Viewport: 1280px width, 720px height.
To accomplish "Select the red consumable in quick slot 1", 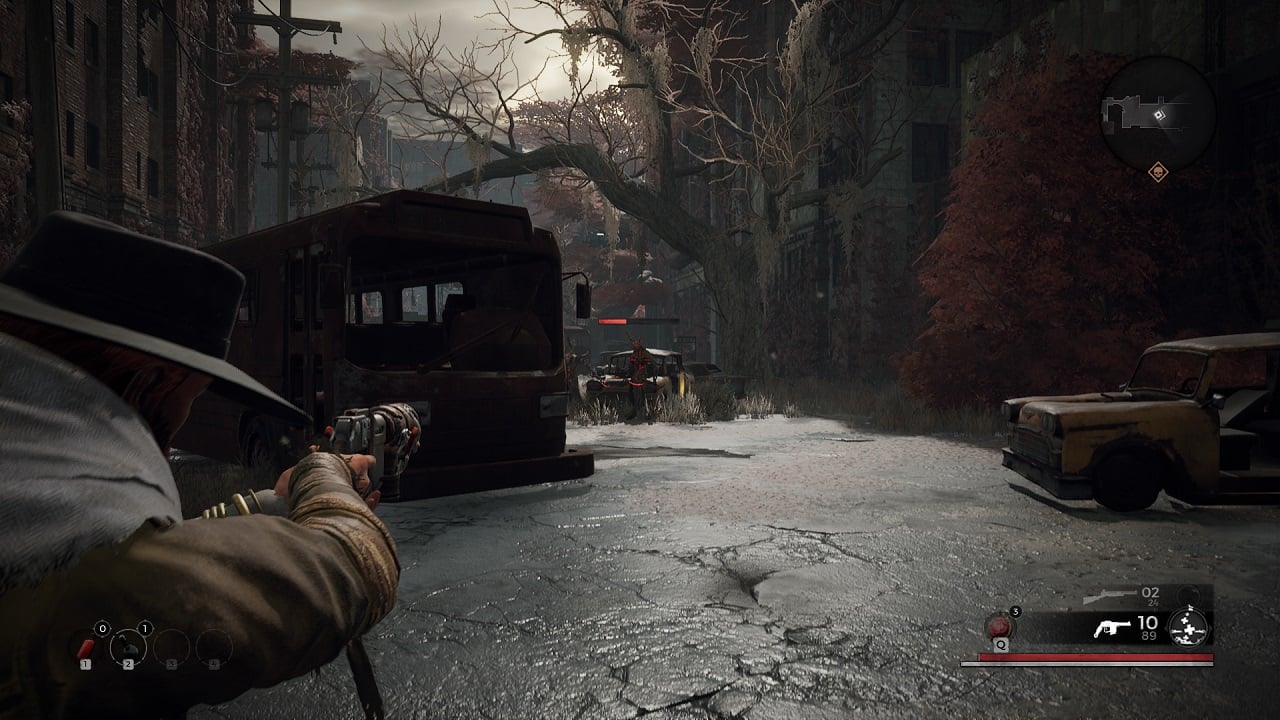I will pyautogui.click(x=87, y=648).
